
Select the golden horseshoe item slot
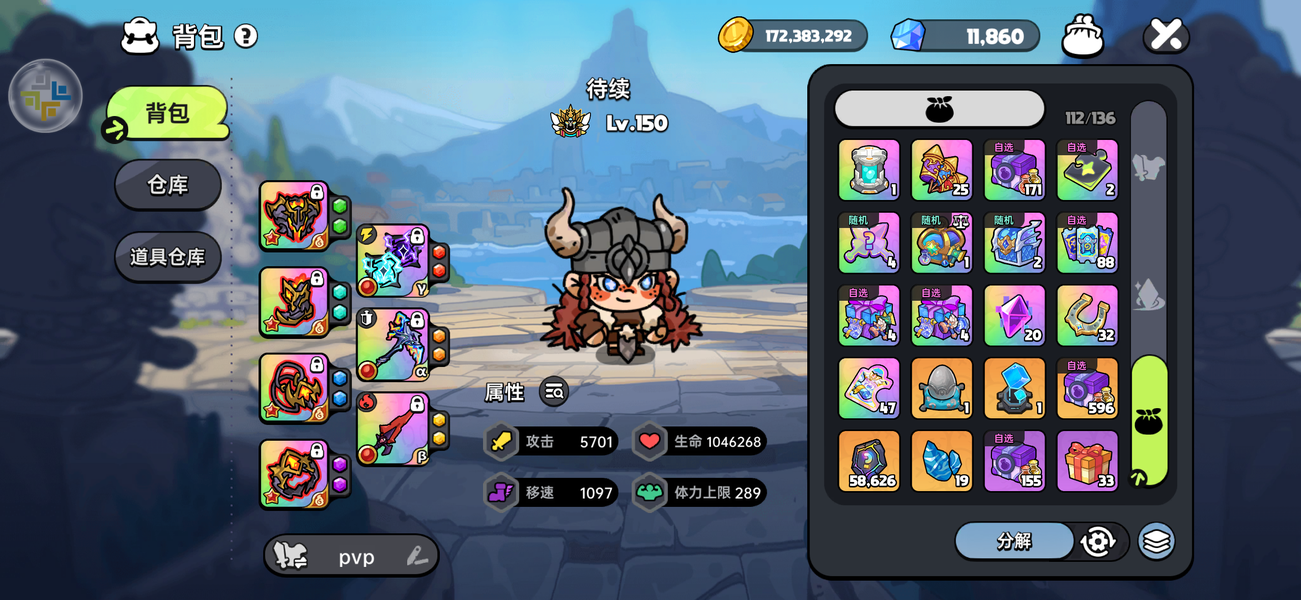click(1087, 315)
